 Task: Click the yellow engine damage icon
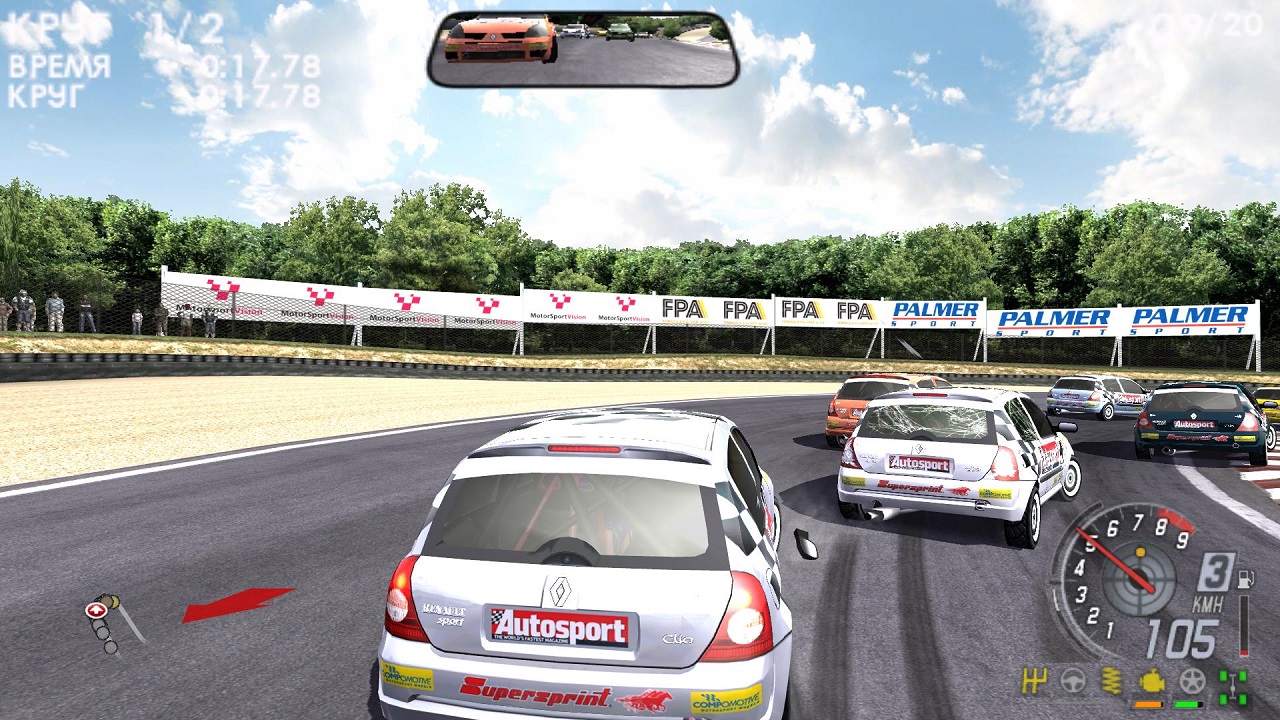click(x=1152, y=682)
